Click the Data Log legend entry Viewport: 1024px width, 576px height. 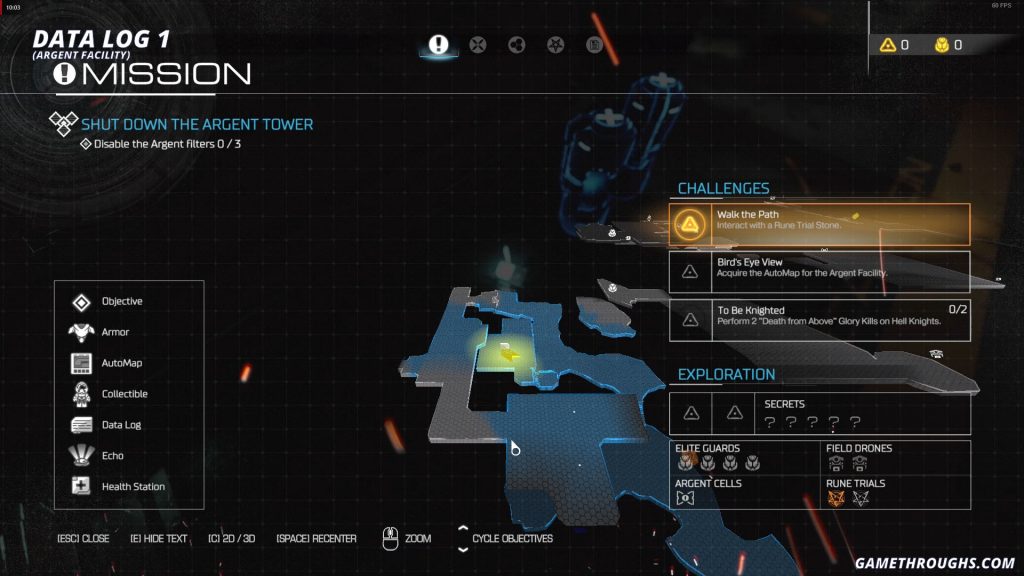[121, 425]
